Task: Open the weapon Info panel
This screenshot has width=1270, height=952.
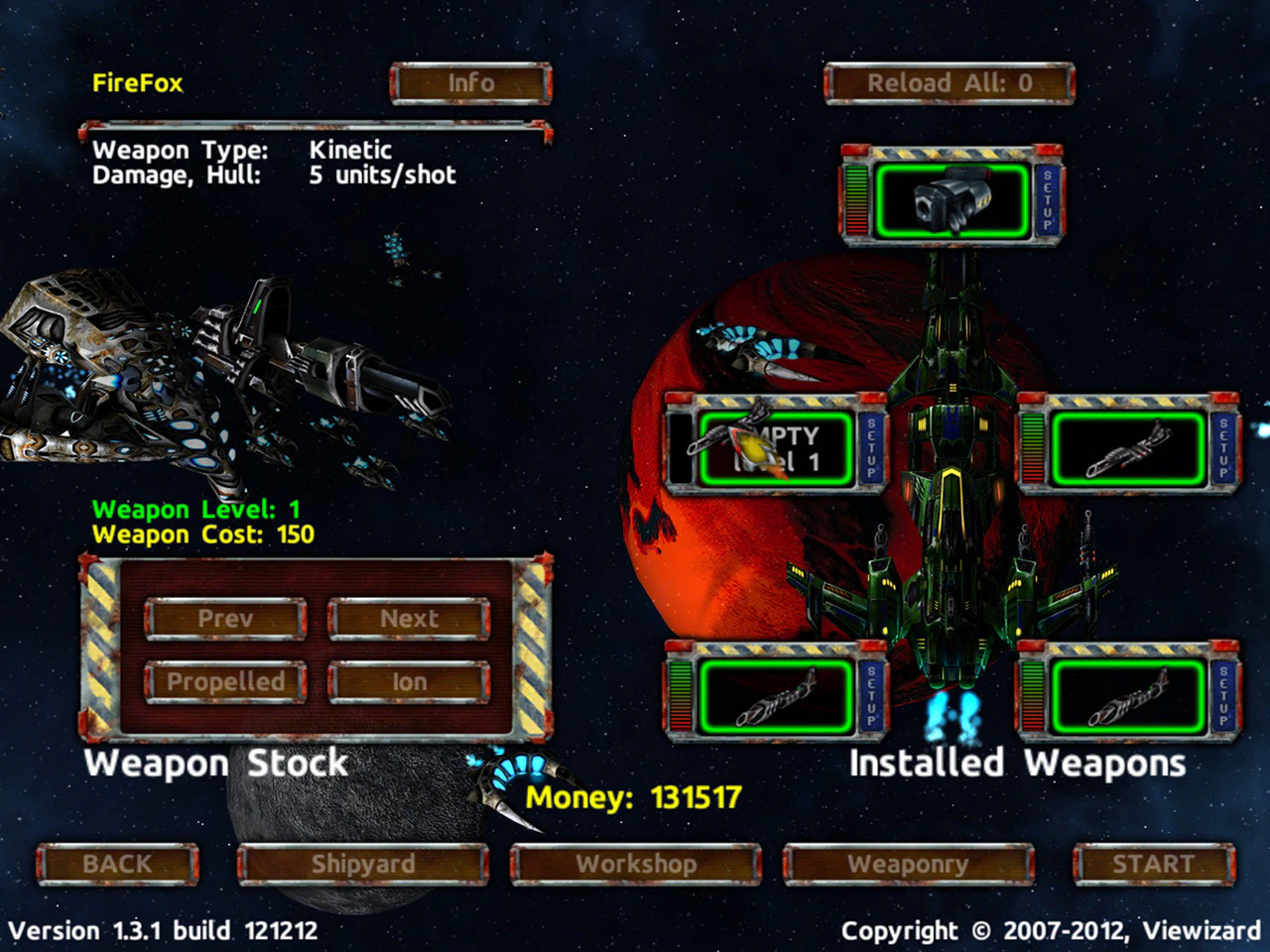Action: (470, 83)
